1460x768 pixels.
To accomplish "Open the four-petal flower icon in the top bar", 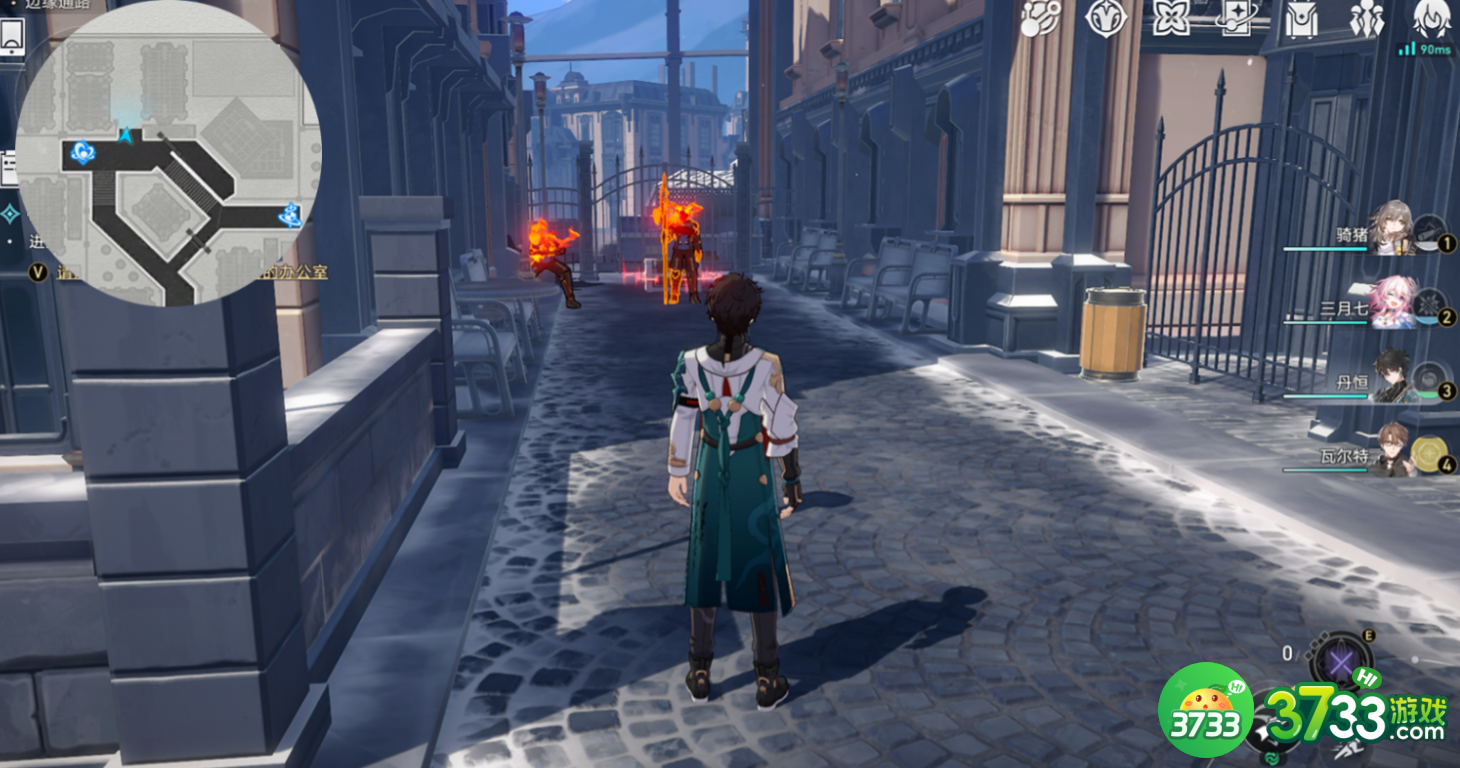I will [x=1171, y=19].
